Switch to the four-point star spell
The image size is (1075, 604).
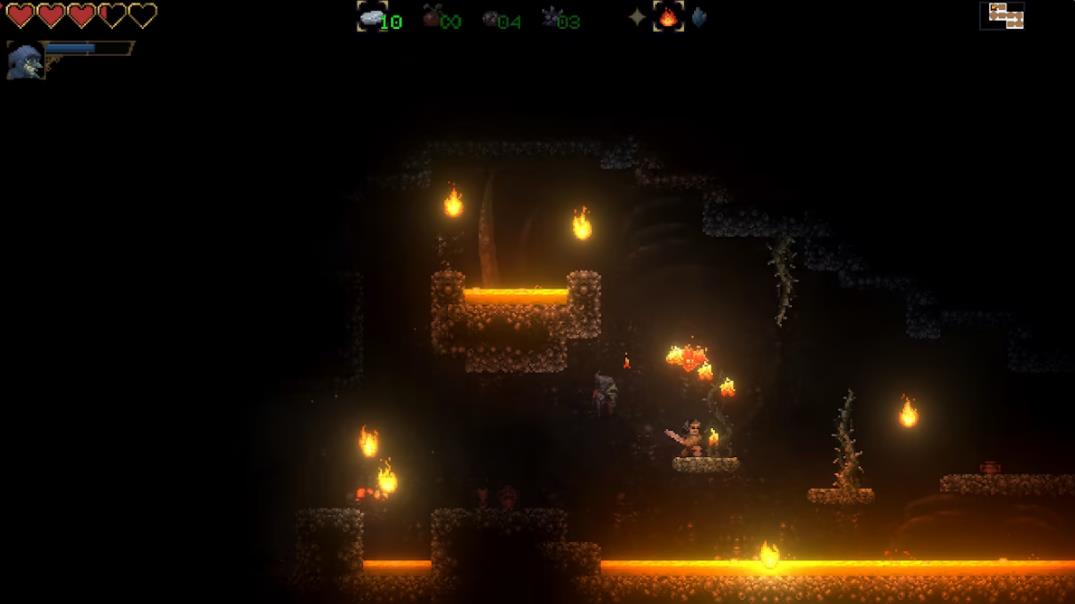637,17
